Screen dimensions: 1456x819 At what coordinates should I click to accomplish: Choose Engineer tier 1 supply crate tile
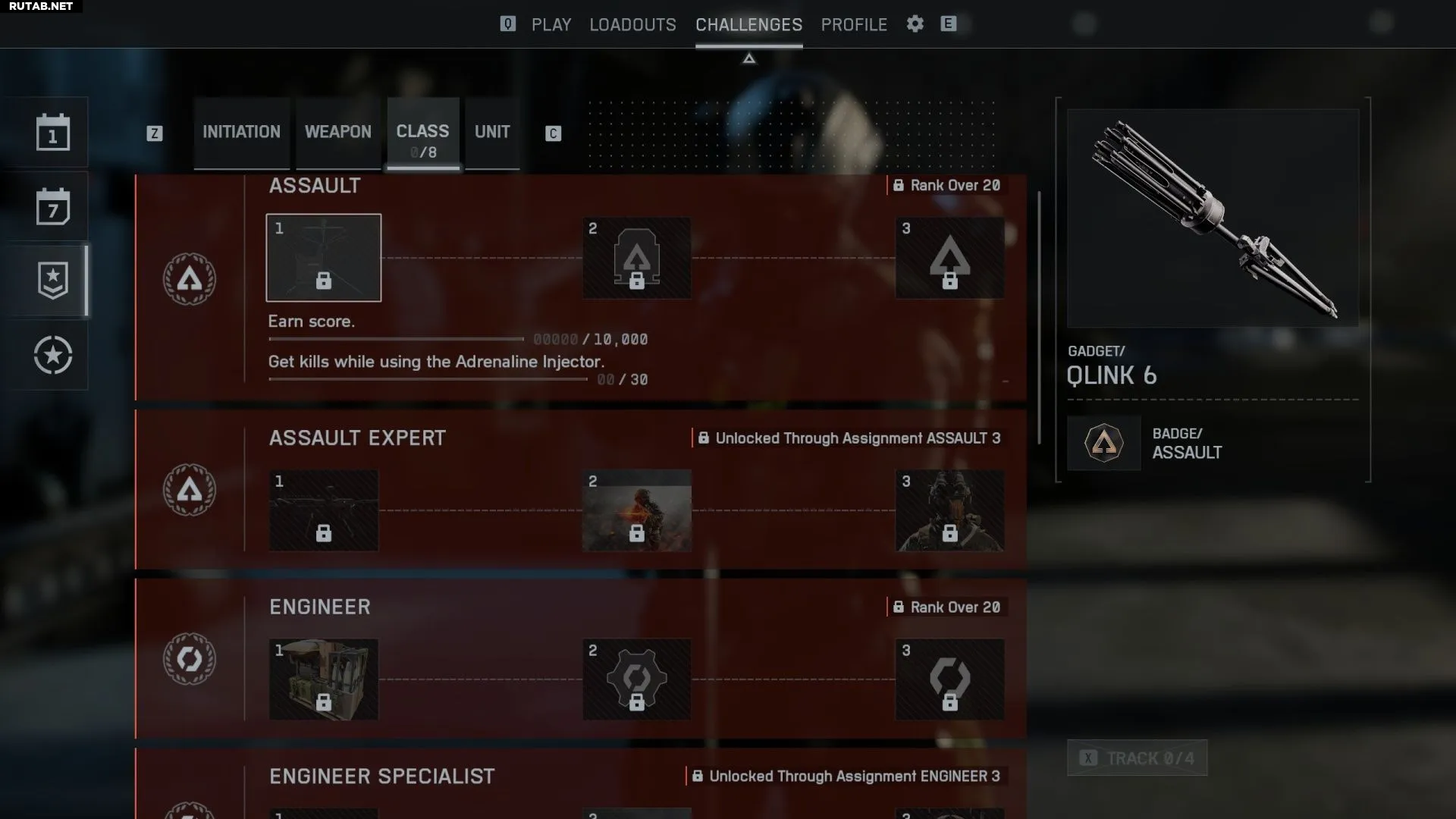pyautogui.click(x=324, y=679)
